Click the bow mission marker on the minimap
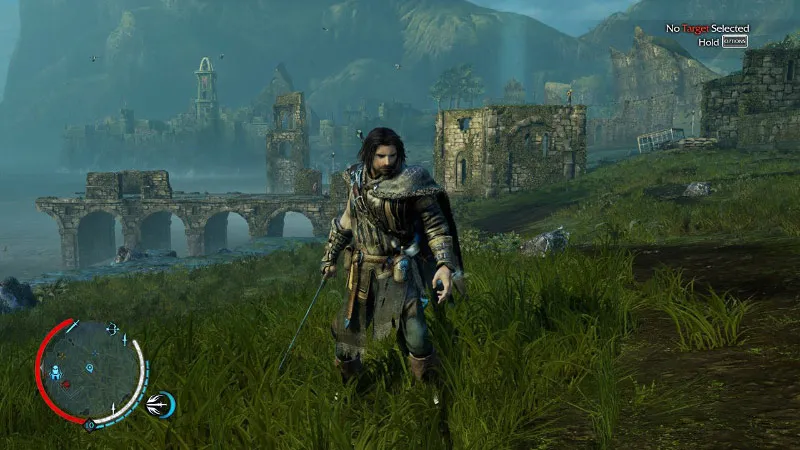This screenshot has height=450, width=800. click(110, 329)
